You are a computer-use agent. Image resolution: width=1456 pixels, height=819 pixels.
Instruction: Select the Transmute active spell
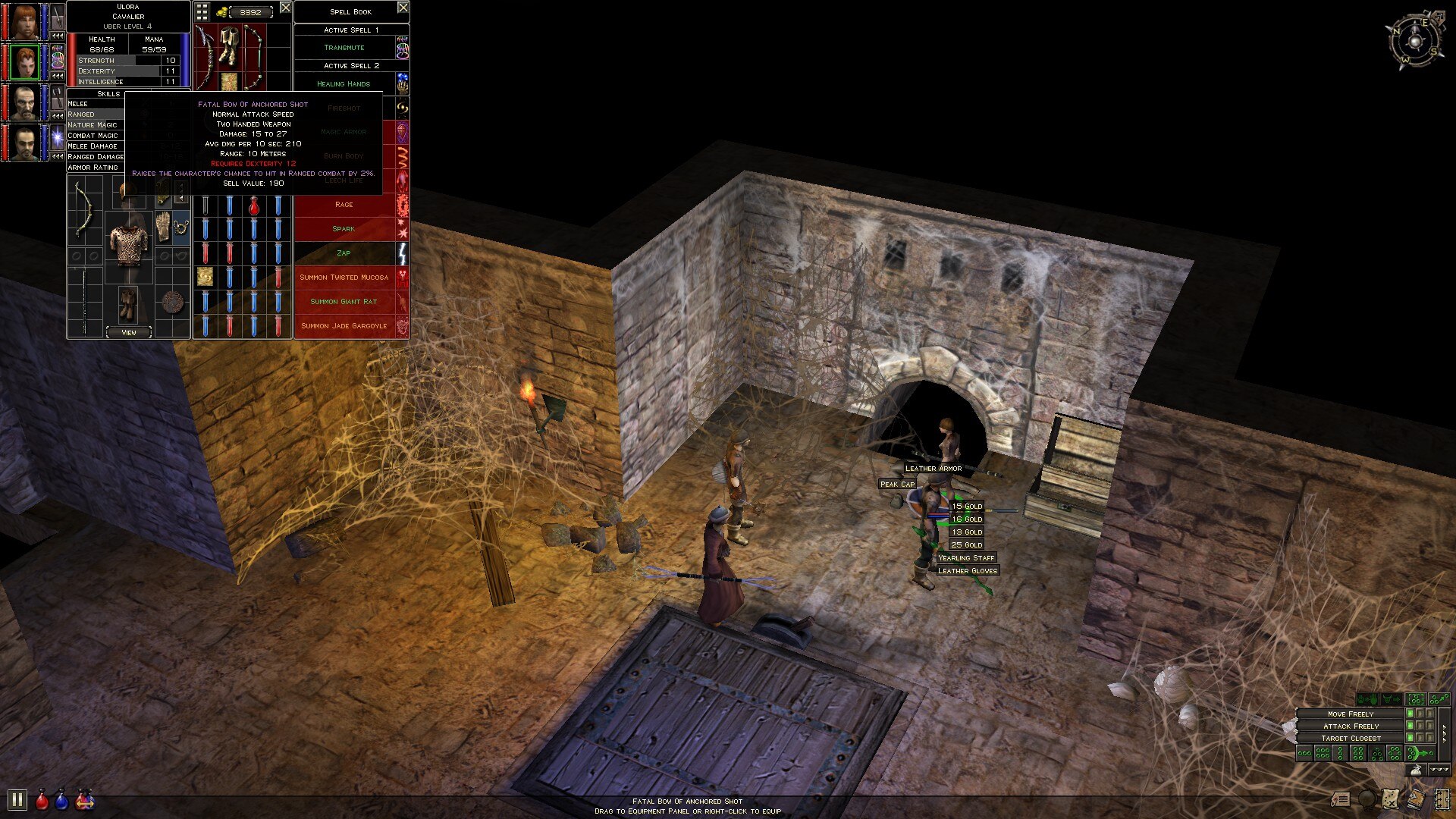click(344, 48)
